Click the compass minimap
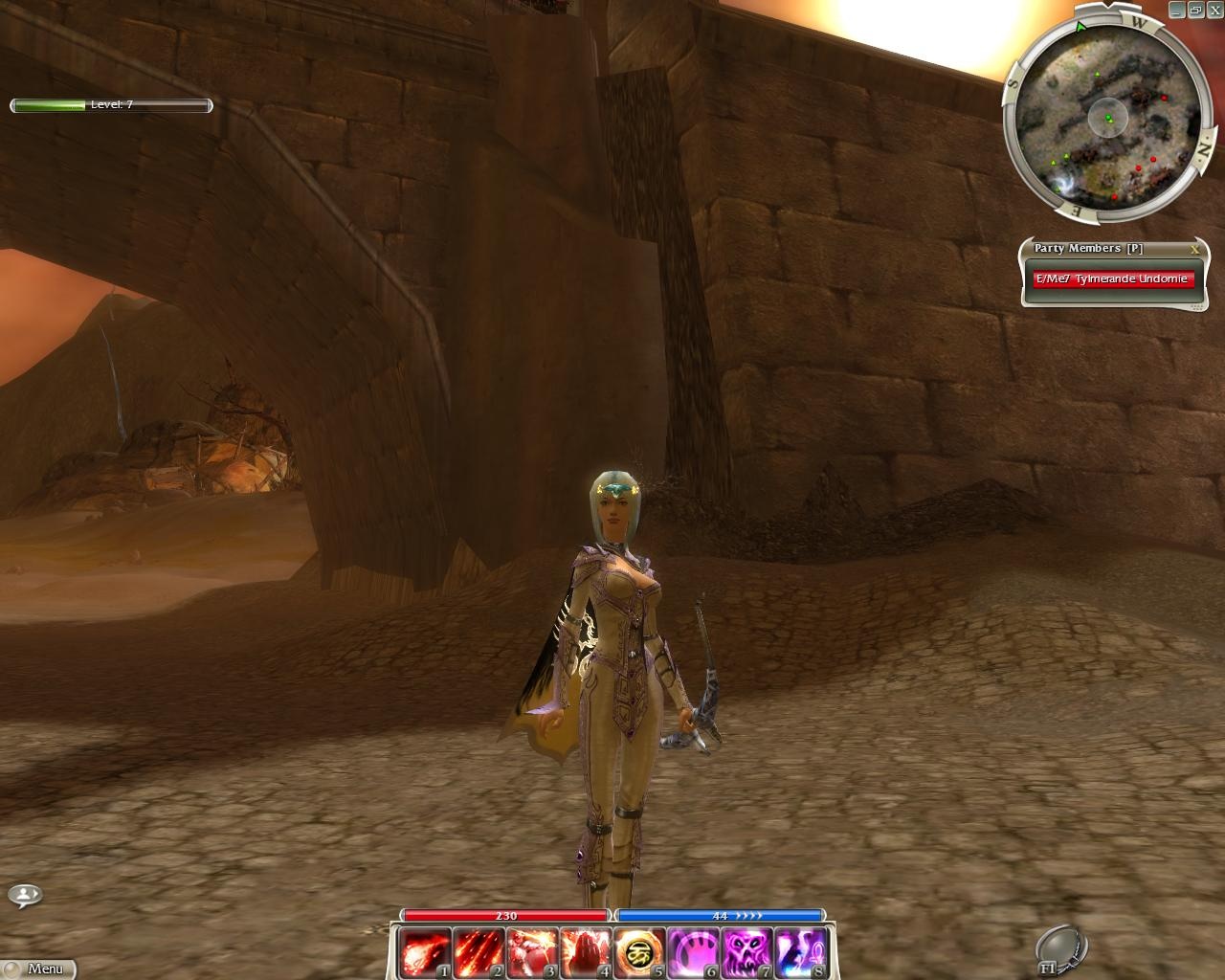Image resolution: width=1225 pixels, height=980 pixels. point(1107,117)
